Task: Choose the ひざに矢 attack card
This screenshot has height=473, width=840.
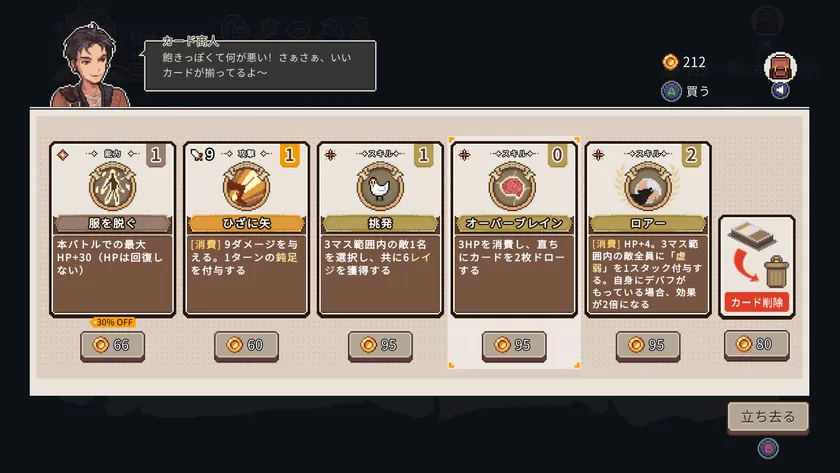Action: pyautogui.click(x=246, y=229)
